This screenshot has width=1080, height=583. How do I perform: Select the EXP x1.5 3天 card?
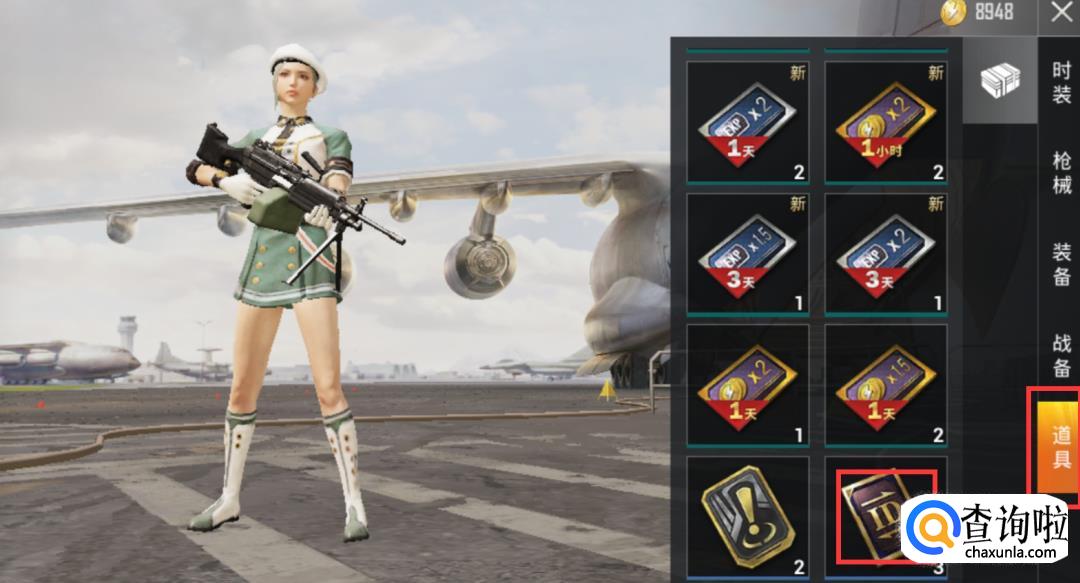(747, 254)
